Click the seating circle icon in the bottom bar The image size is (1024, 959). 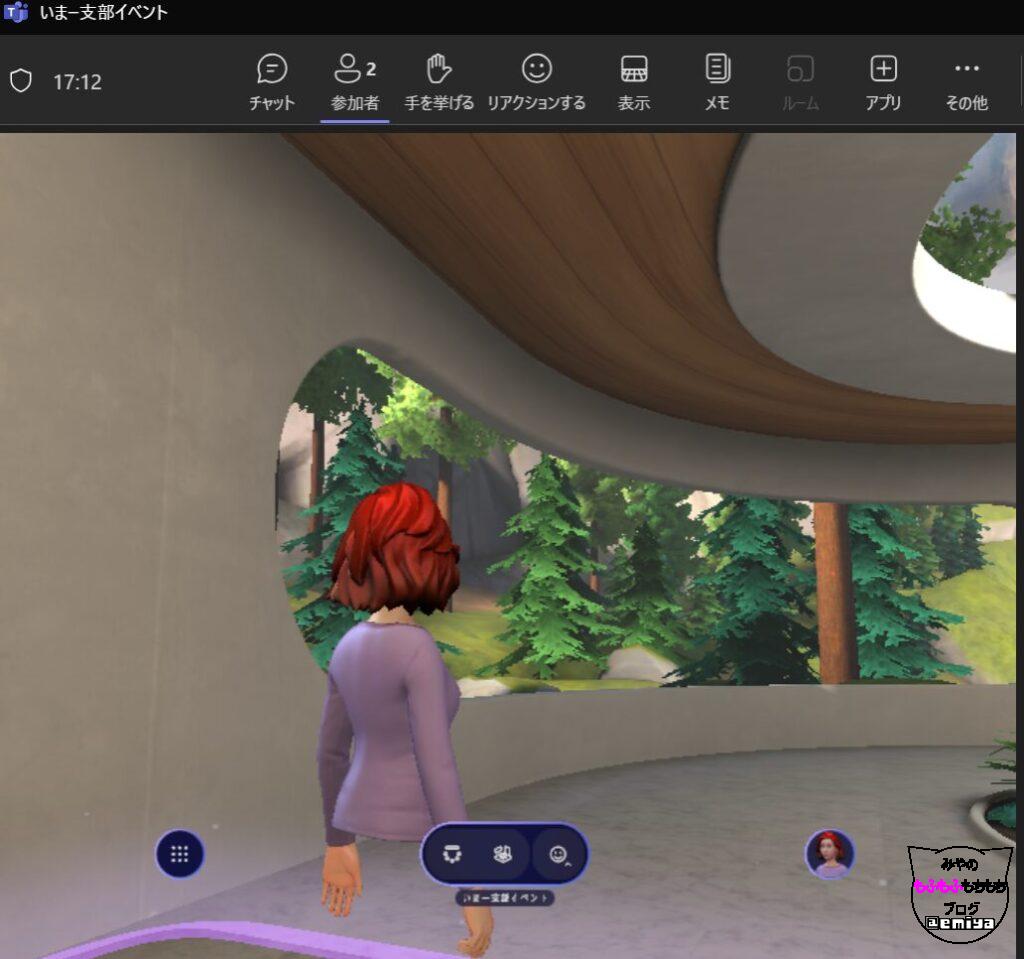[453, 854]
